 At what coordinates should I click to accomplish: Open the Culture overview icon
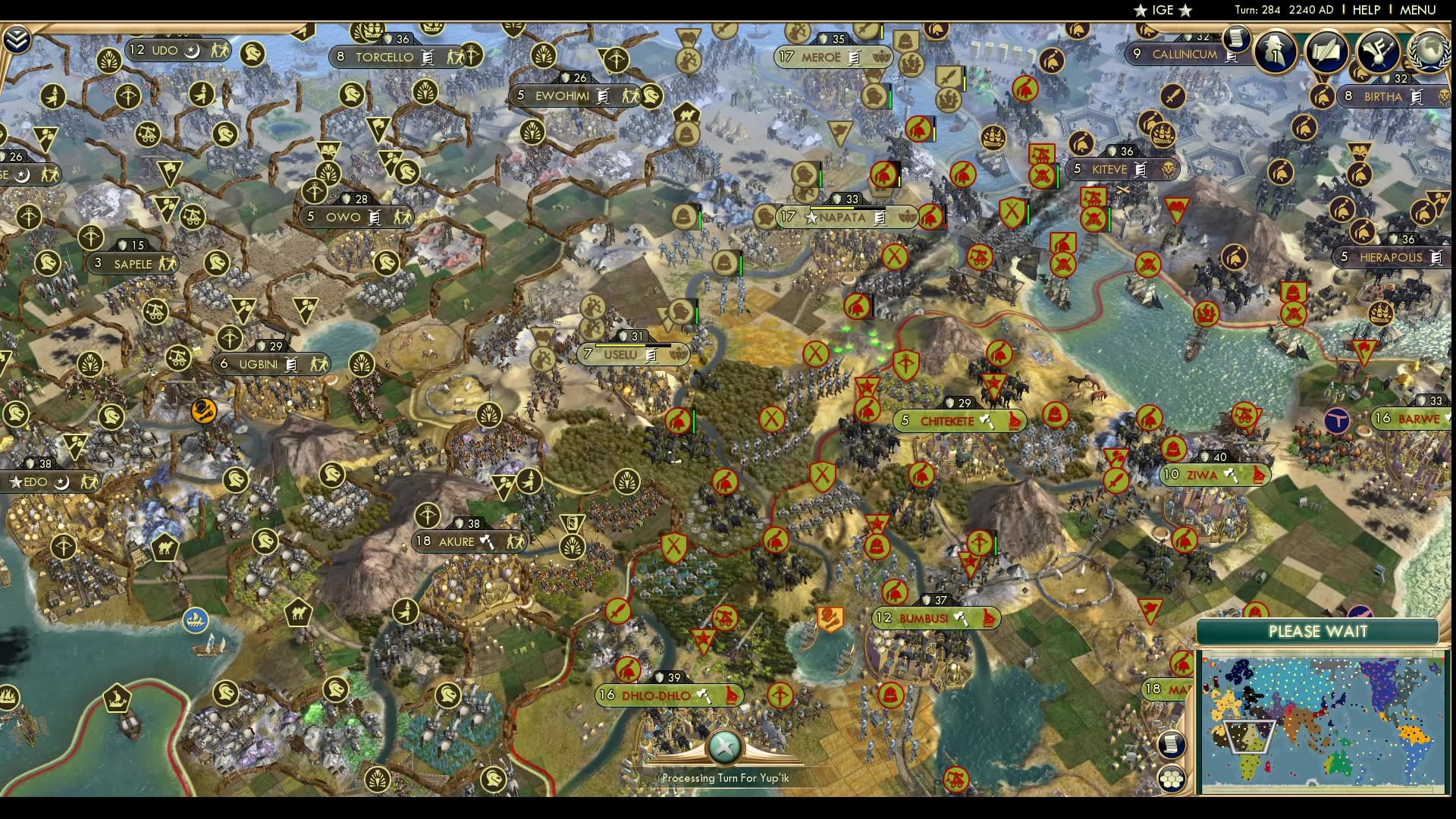point(1378,52)
